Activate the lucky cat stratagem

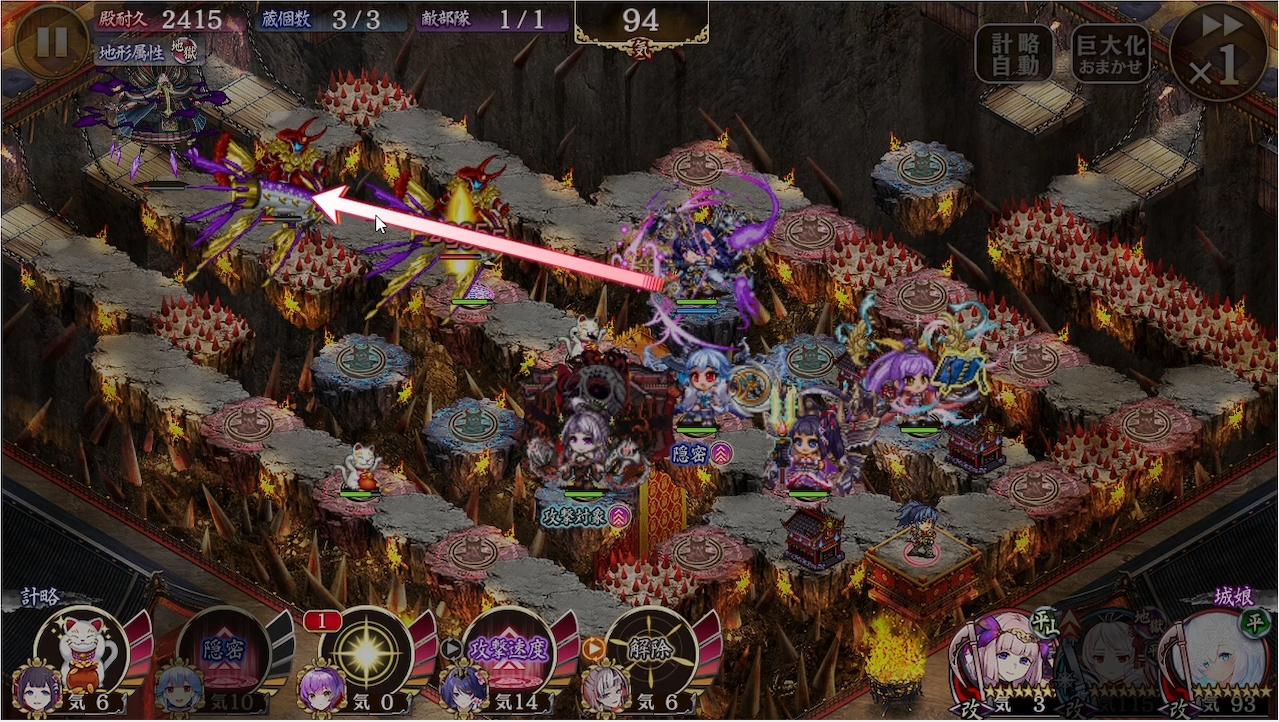[x=82, y=652]
